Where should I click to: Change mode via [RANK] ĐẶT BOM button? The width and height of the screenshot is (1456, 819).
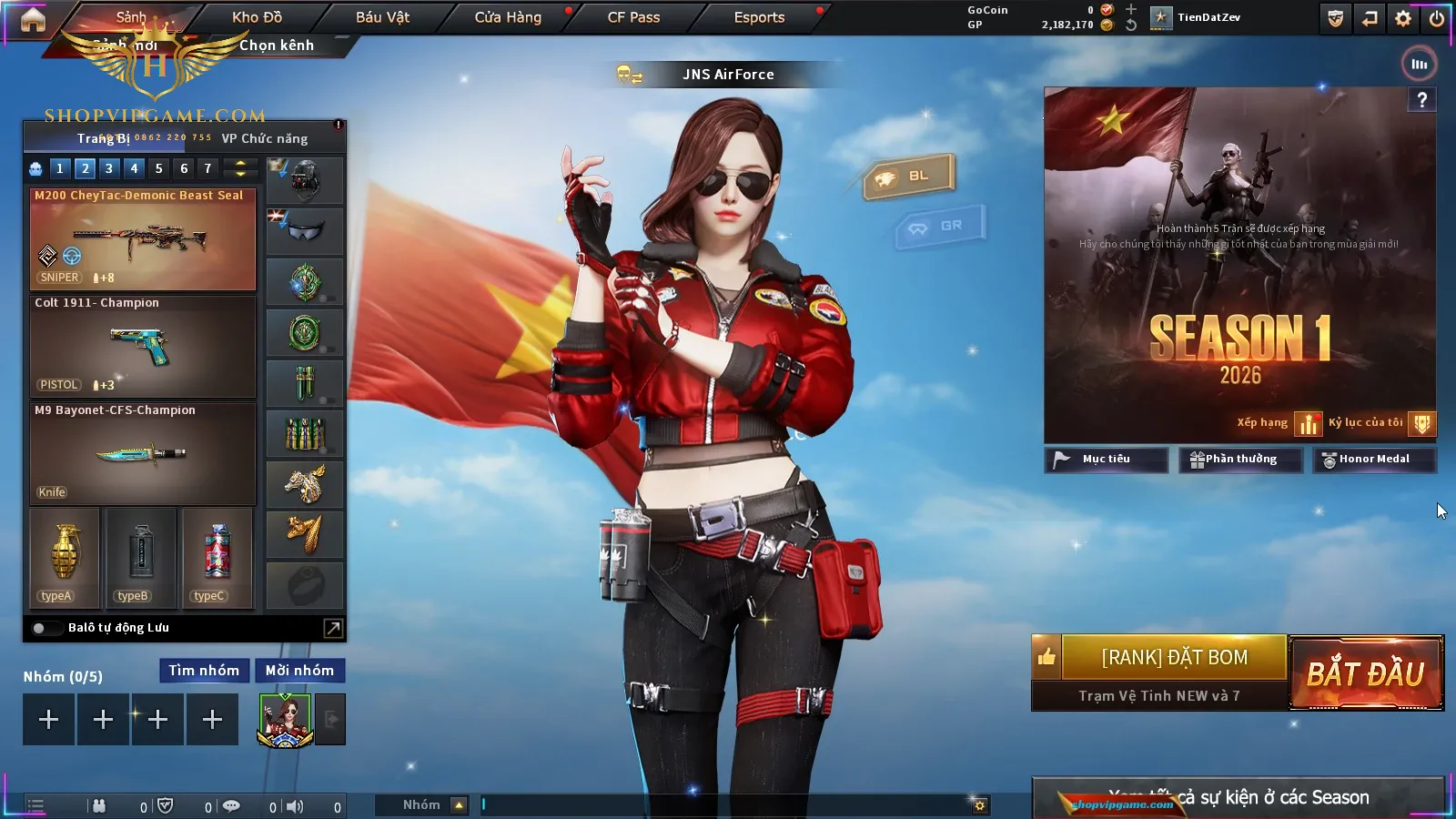(x=1174, y=657)
